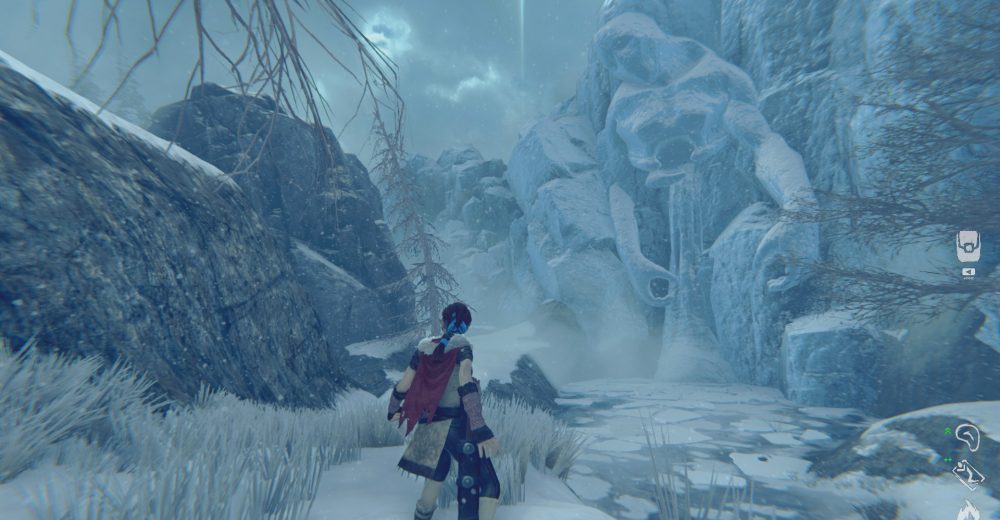Image resolution: width=1000 pixels, height=520 pixels.
Task: Select the sleeping figure rest icon
Action: (x=968, y=473)
